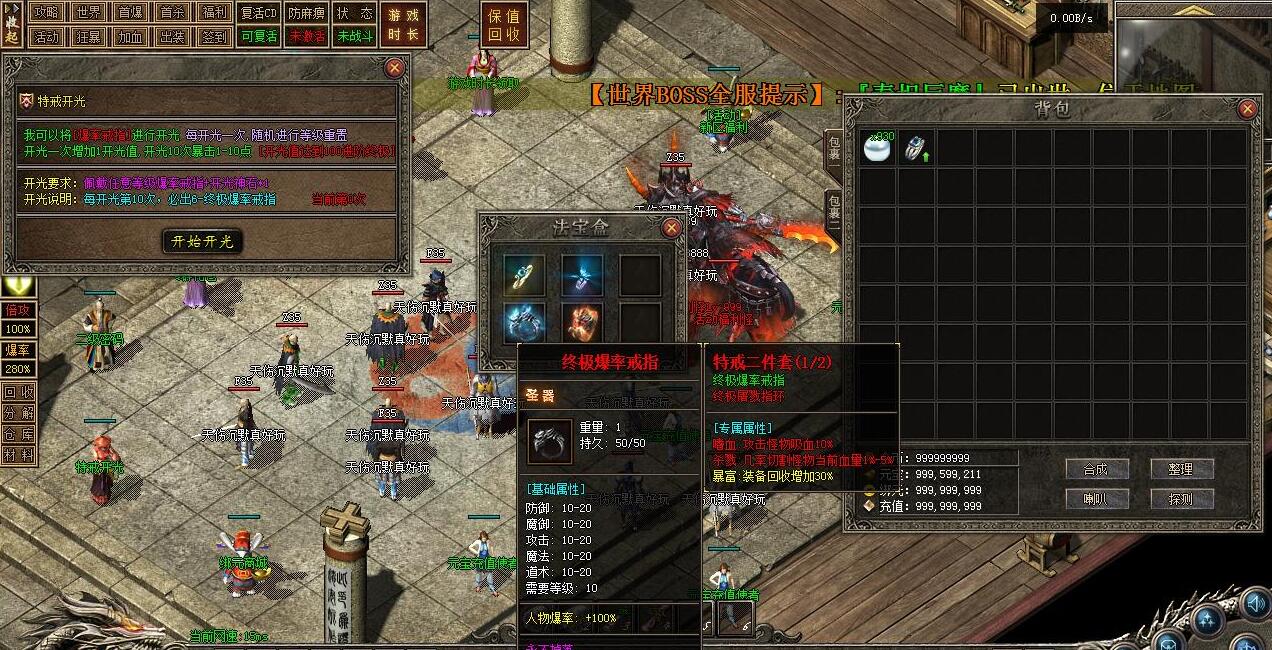Viewport: 1272px width, 650px height.
Task: Close the 背包 inventory window
Action: coord(1247,109)
